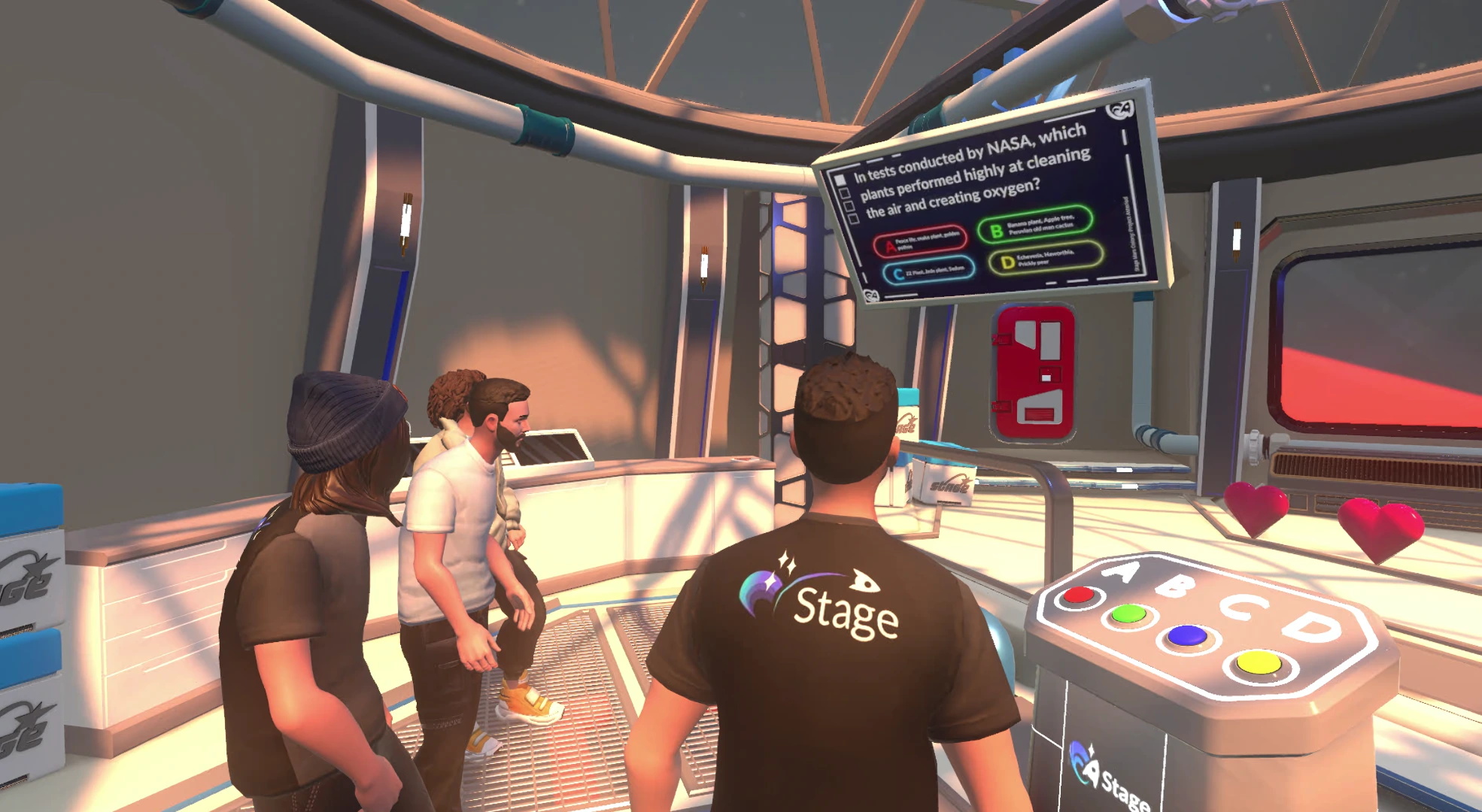The height and width of the screenshot is (812, 1482).
Task: Push the green button on the podium
Action: [x=1128, y=614]
